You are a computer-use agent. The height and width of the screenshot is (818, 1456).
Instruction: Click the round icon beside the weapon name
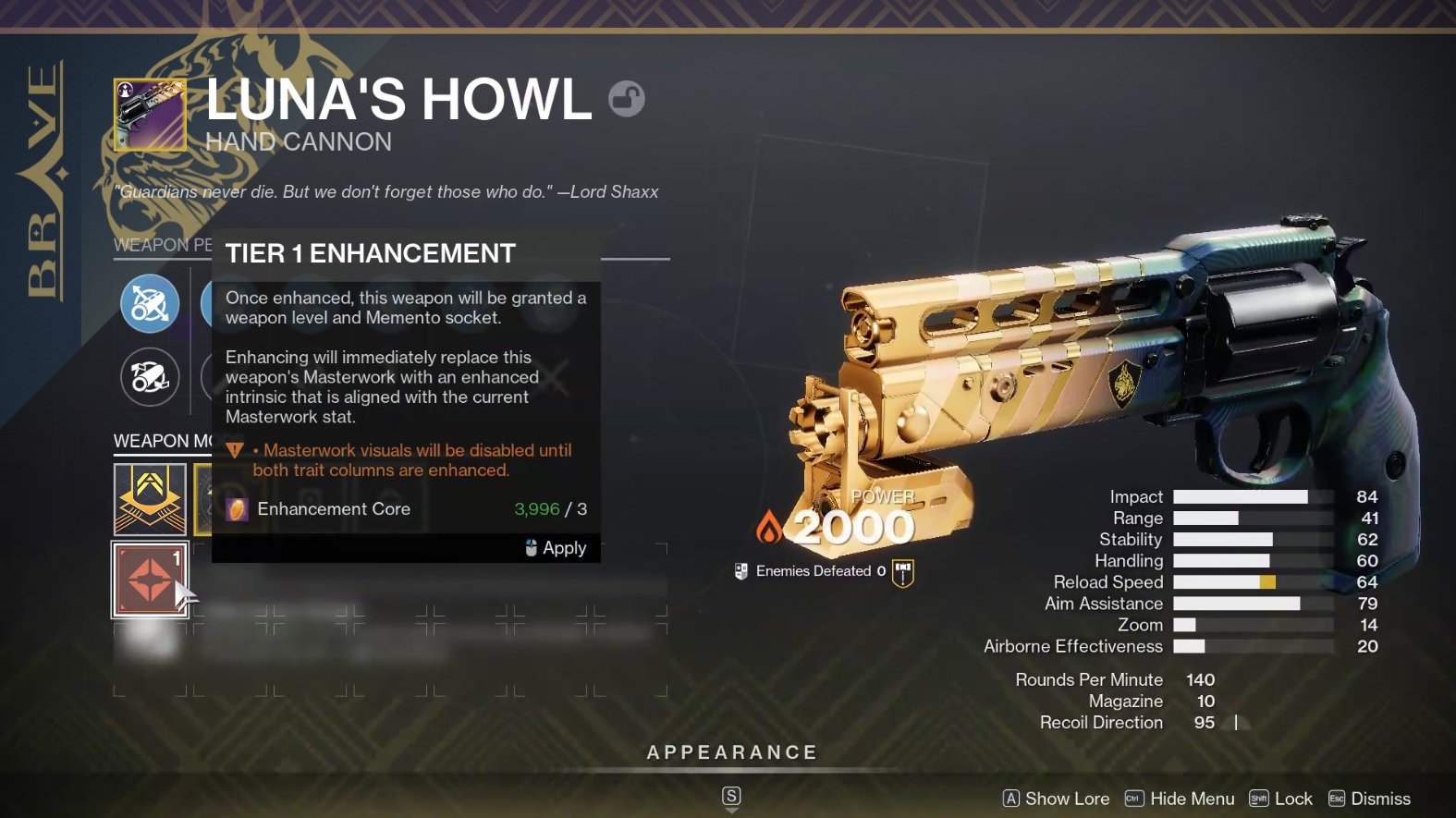tap(626, 99)
